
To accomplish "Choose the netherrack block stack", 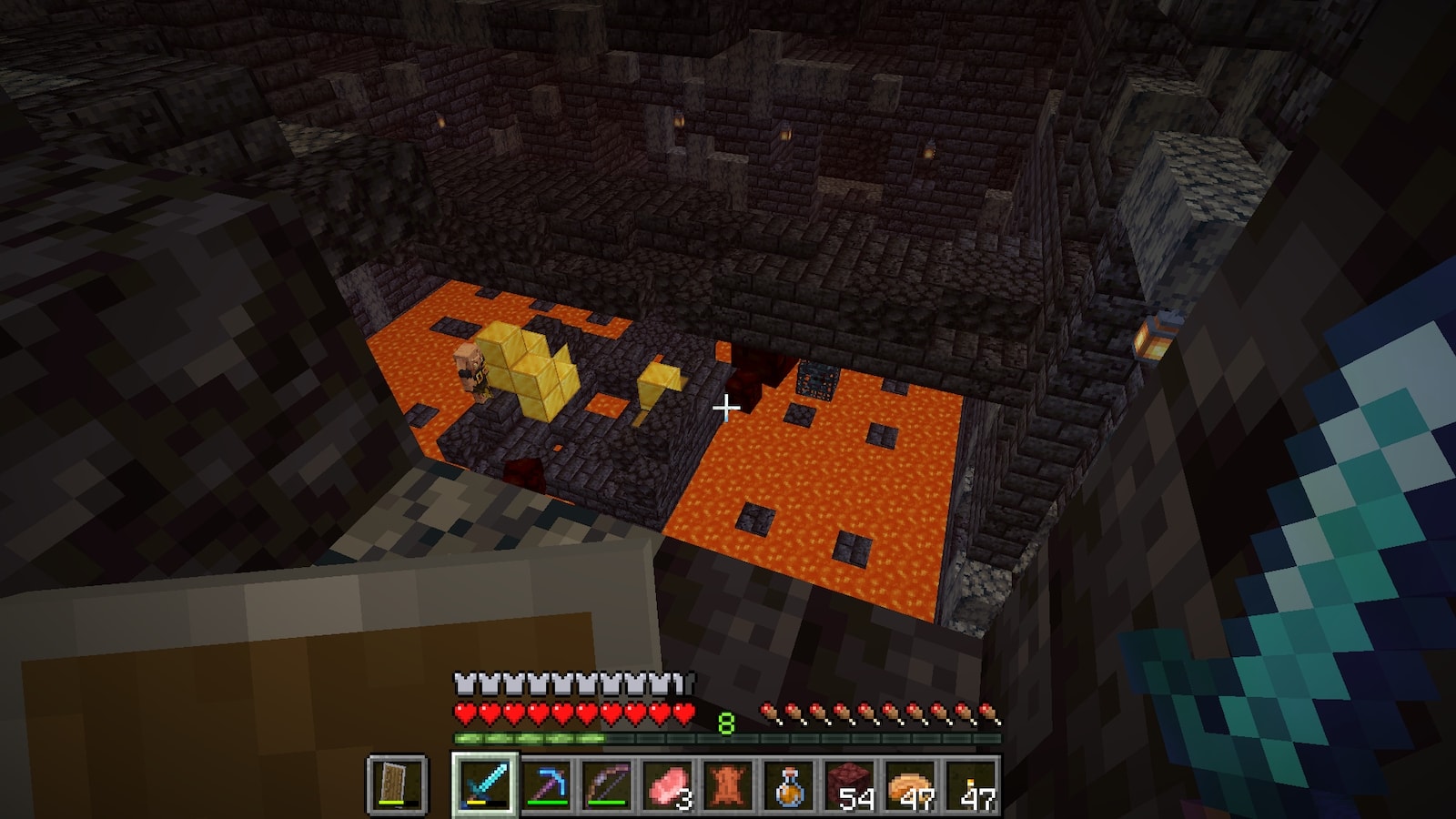I will coord(849,784).
